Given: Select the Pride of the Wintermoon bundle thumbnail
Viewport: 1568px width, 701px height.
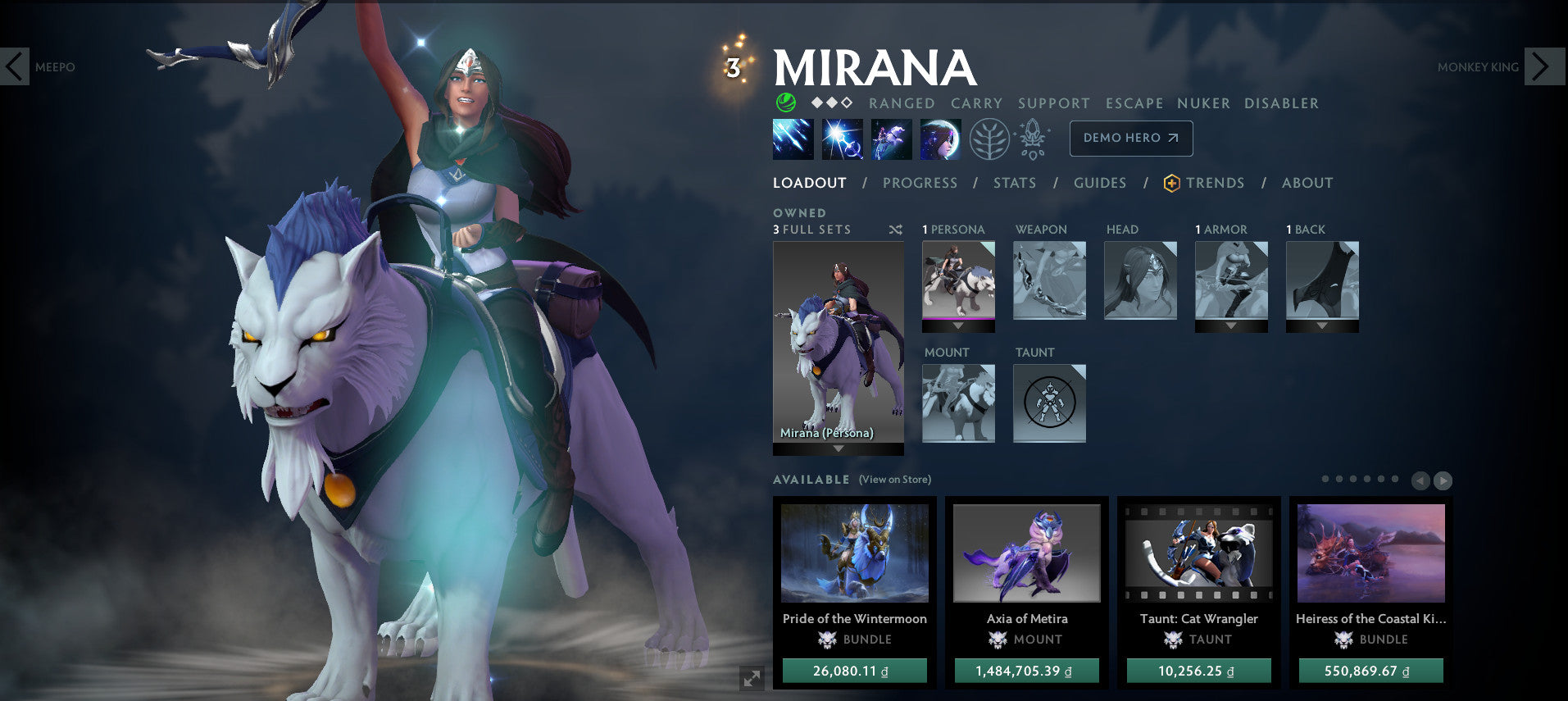Looking at the screenshot, I should pyautogui.click(x=855, y=553).
